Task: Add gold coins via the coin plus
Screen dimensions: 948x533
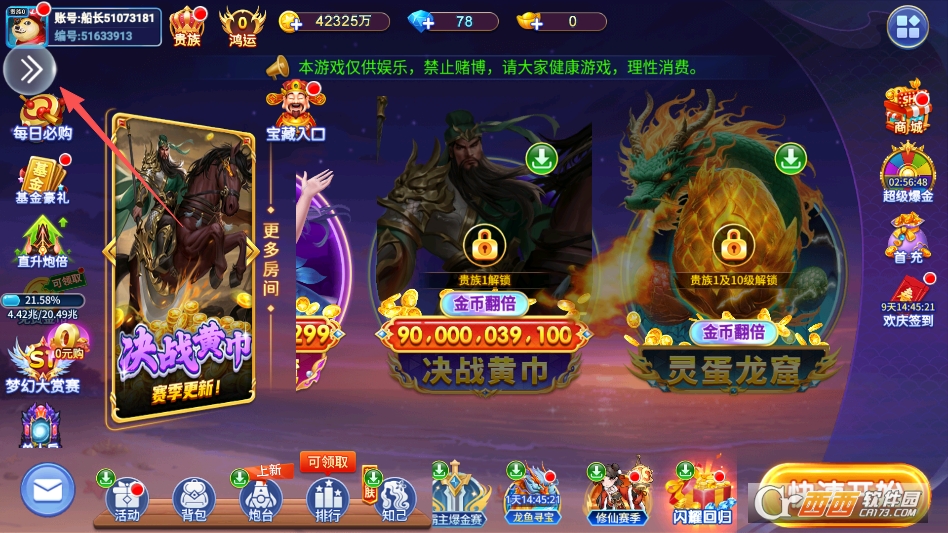Action: point(291,22)
